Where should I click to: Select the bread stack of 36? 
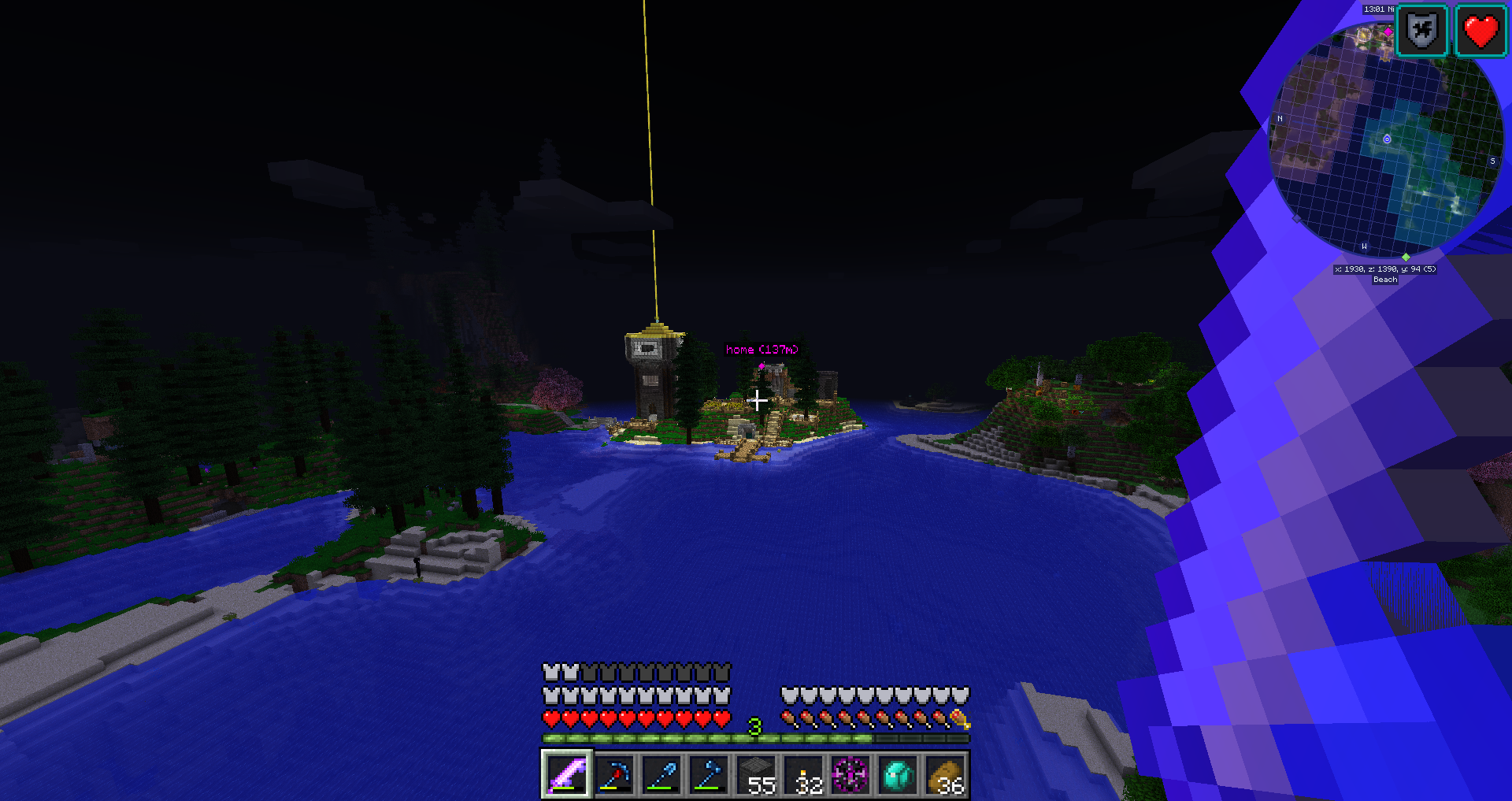tap(946, 775)
